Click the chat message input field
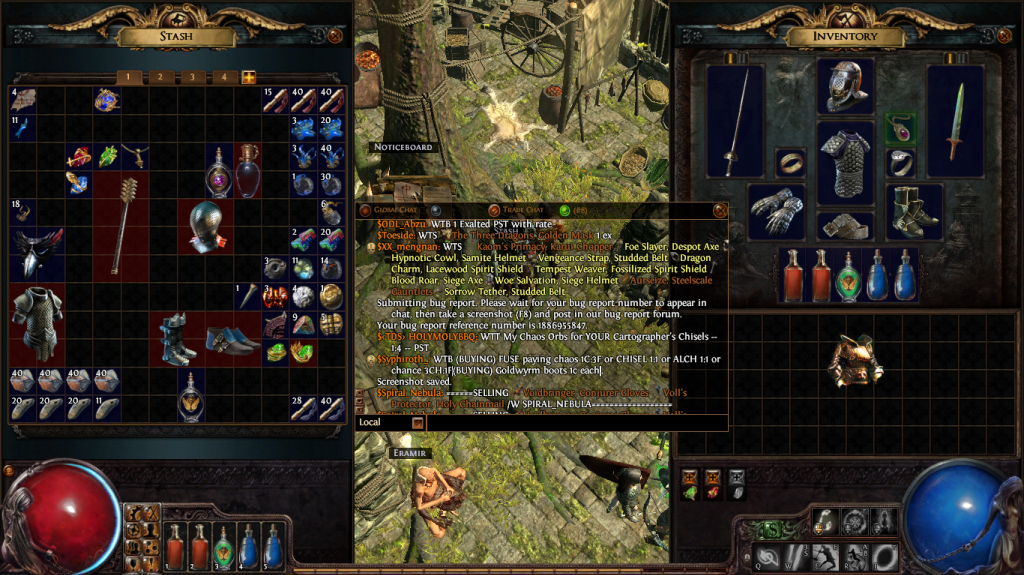The image size is (1024, 575). pyautogui.click(x=570, y=423)
